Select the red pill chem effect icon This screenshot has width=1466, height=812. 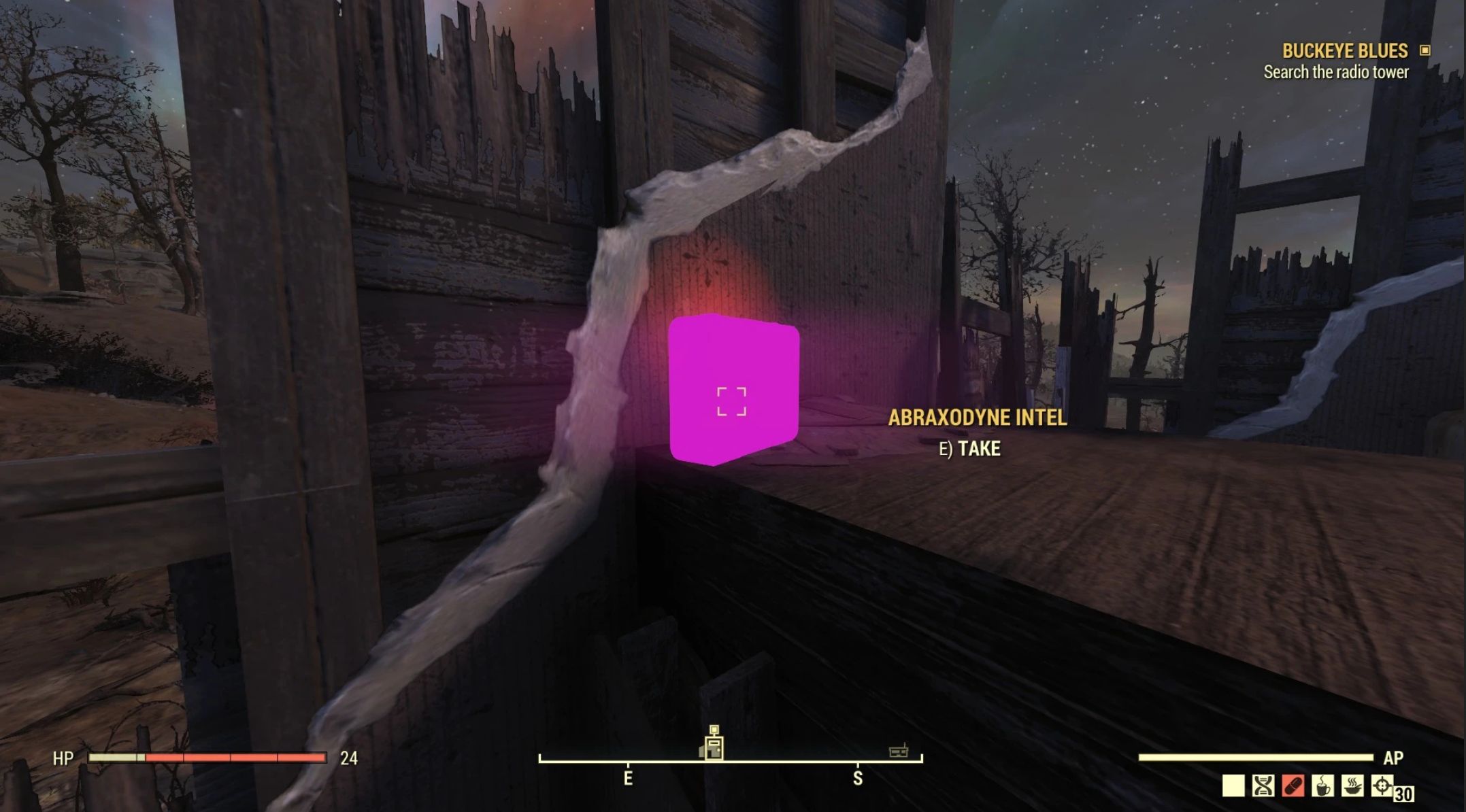tap(1293, 785)
